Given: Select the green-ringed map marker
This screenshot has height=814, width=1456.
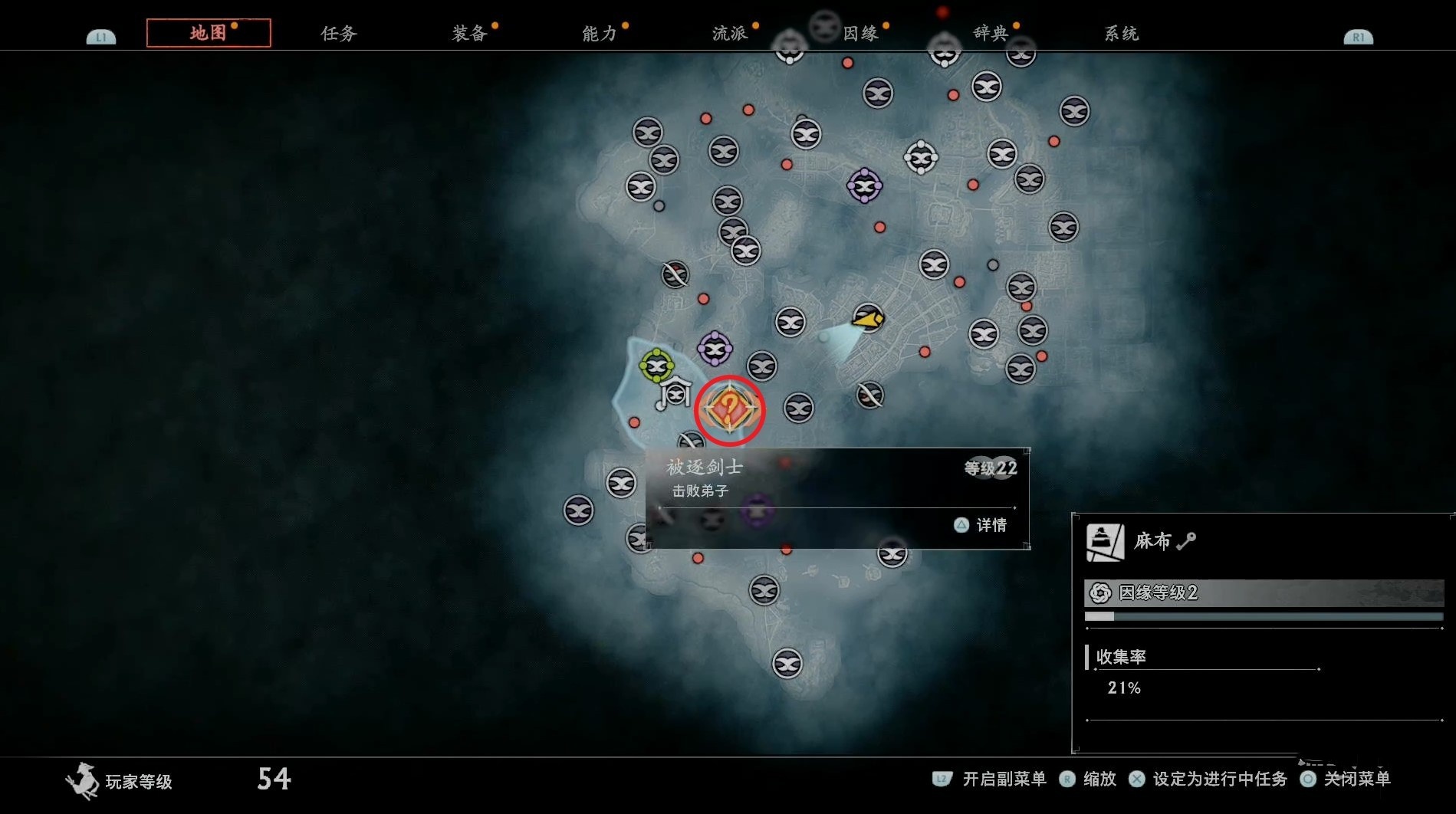Looking at the screenshot, I should pyautogui.click(x=656, y=366).
